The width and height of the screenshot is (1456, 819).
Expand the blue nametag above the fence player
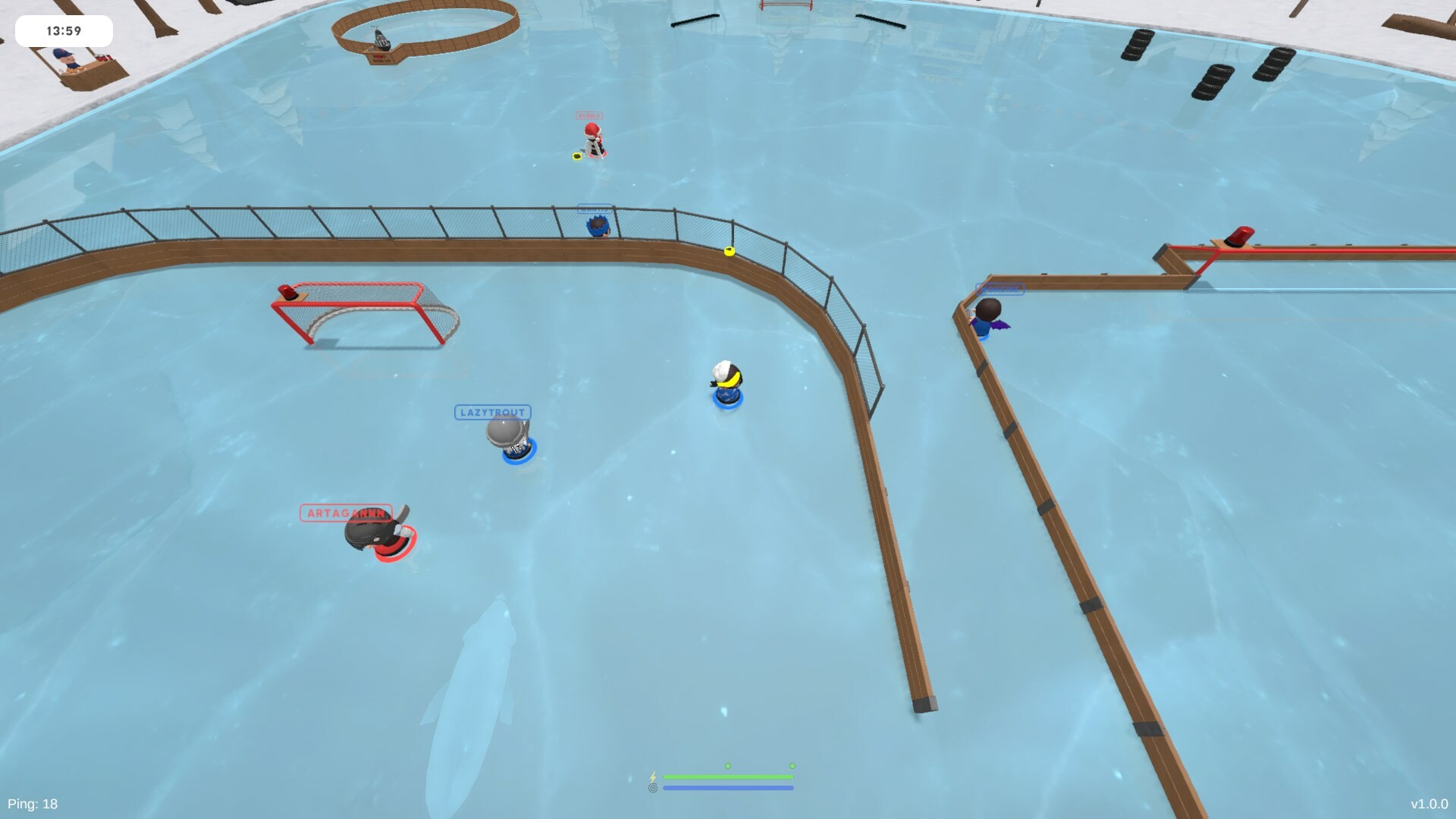pyautogui.click(x=595, y=207)
